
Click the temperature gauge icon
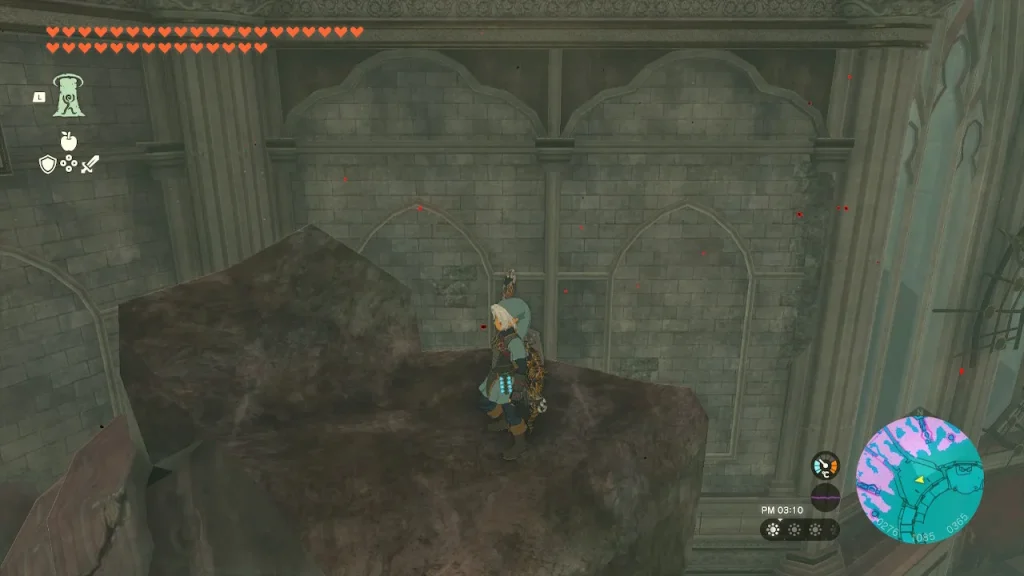[825, 465]
